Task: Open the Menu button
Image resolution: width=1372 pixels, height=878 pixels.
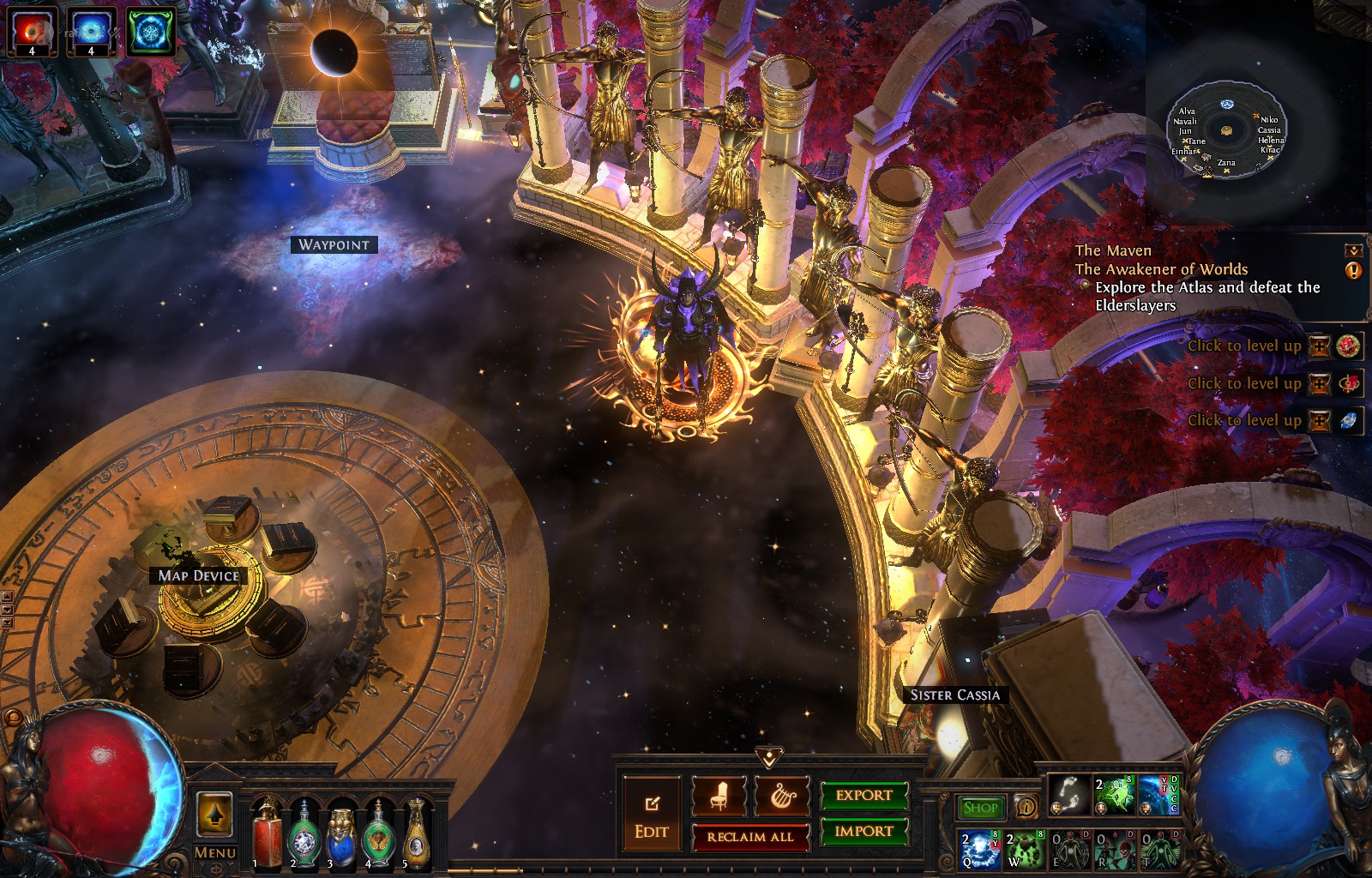Action: pos(214,852)
